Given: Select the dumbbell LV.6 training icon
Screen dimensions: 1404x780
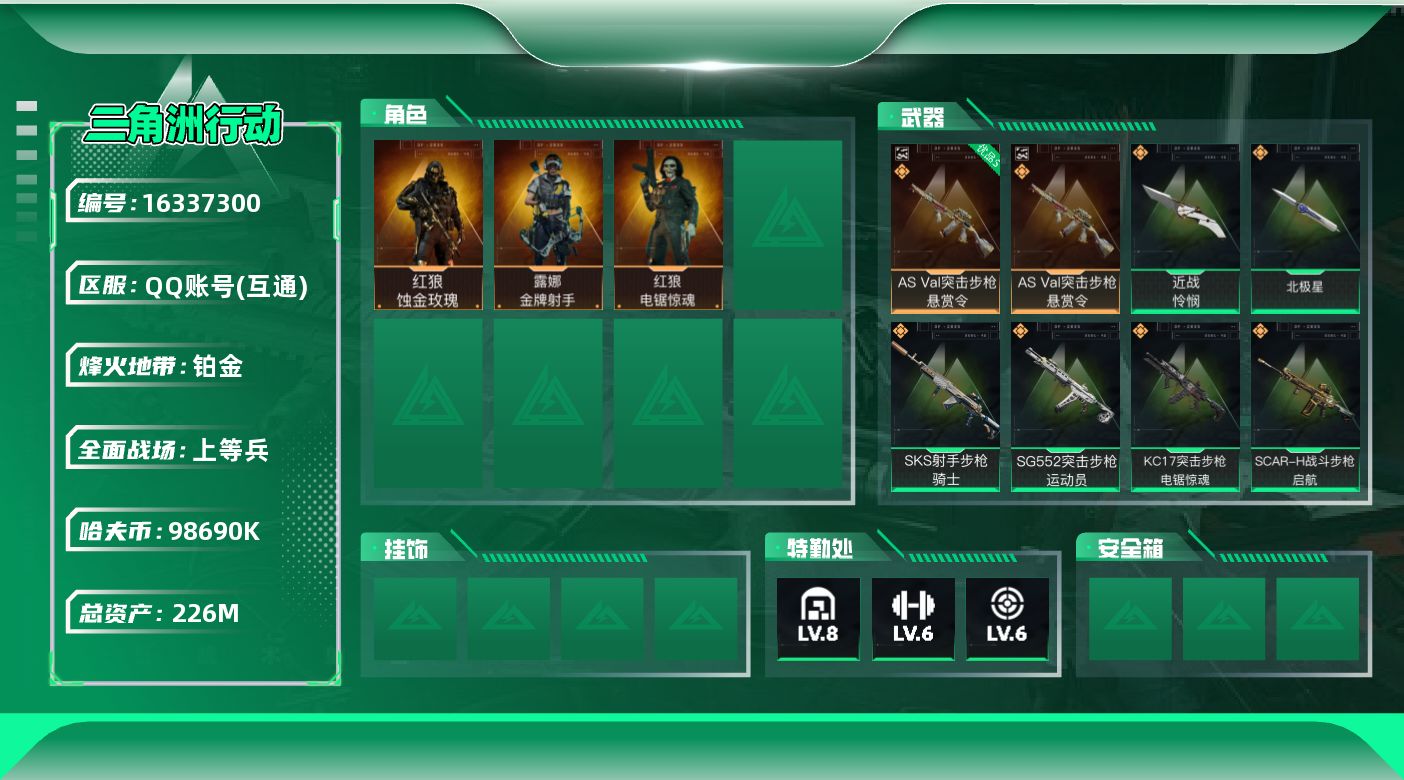Looking at the screenshot, I should pyautogui.click(x=912, y=618).
